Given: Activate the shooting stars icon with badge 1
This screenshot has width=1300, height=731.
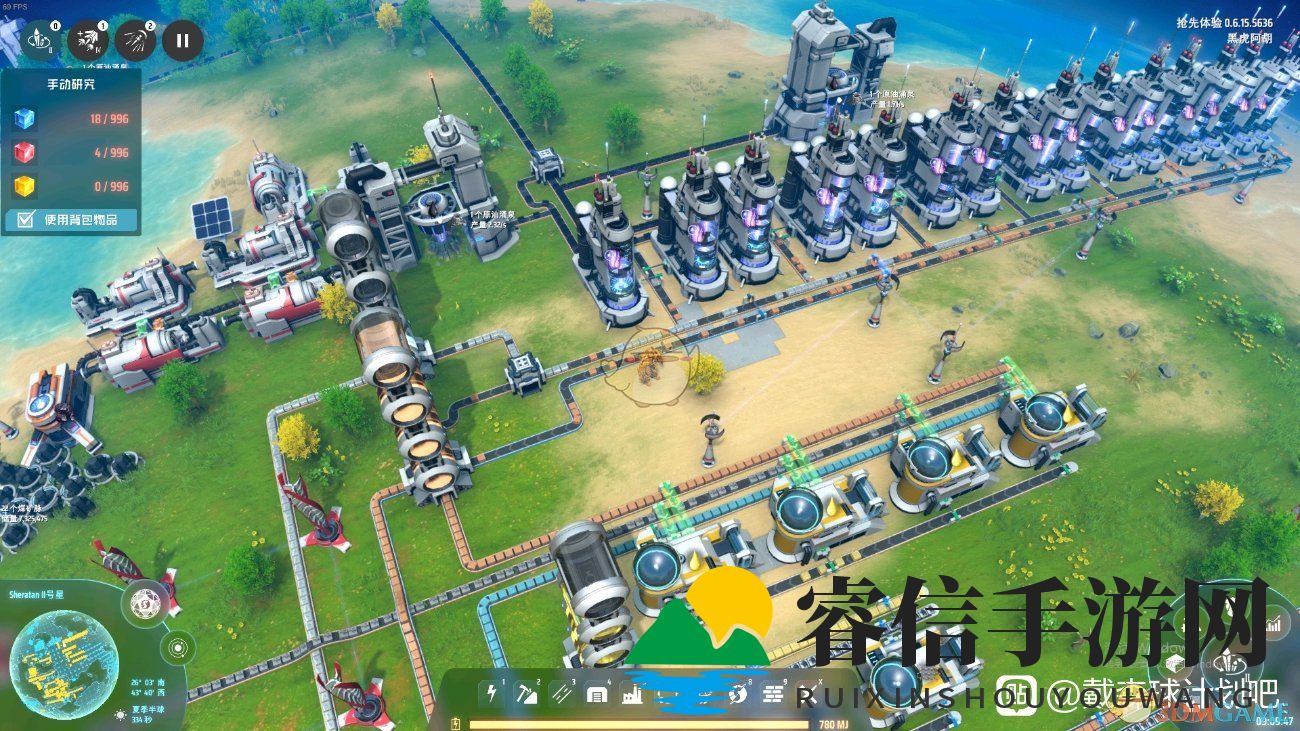Looking at the screenshot, I should 88,41.
